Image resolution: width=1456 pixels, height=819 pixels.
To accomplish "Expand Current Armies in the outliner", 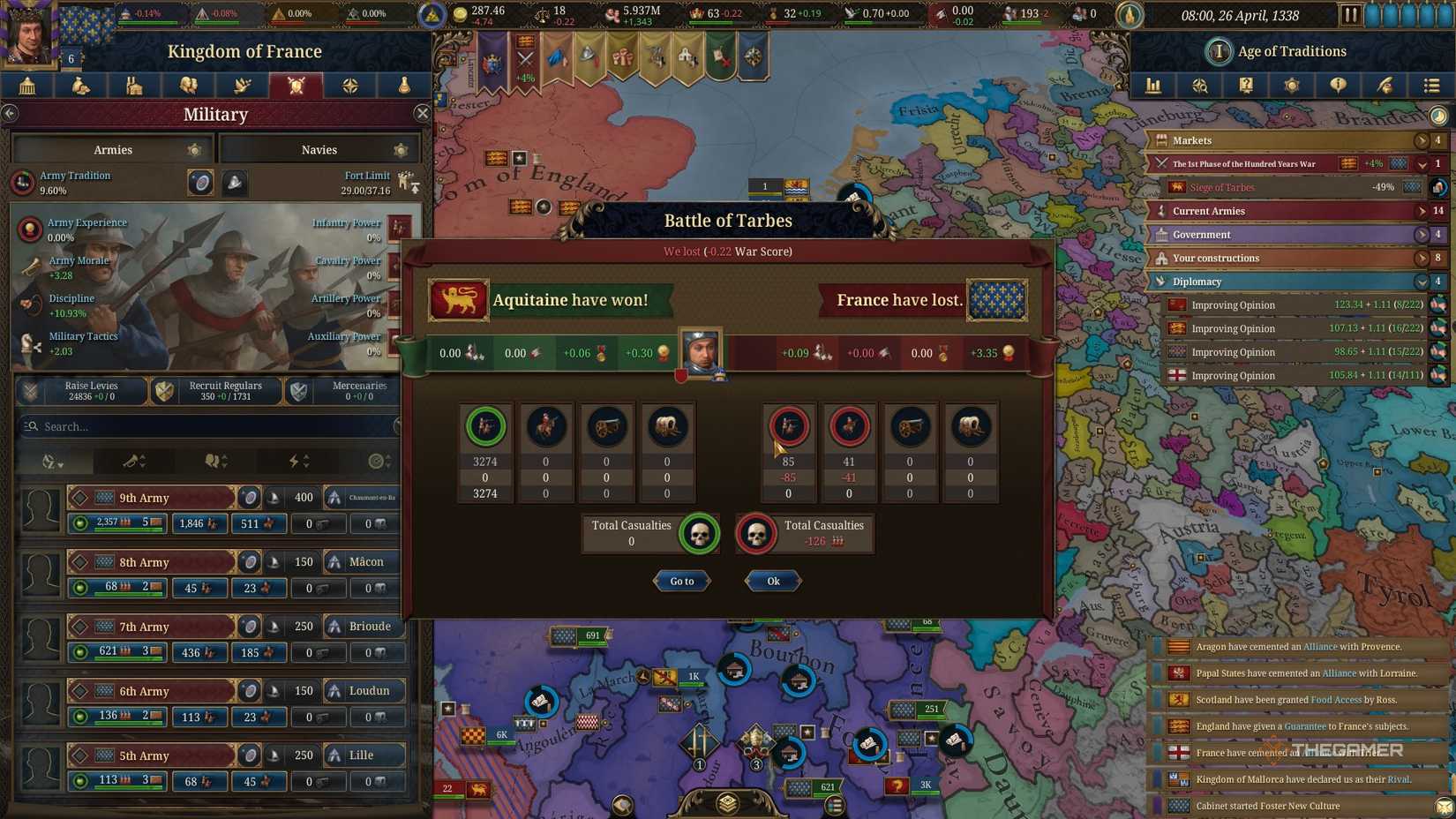I will tap(1422, 211).
